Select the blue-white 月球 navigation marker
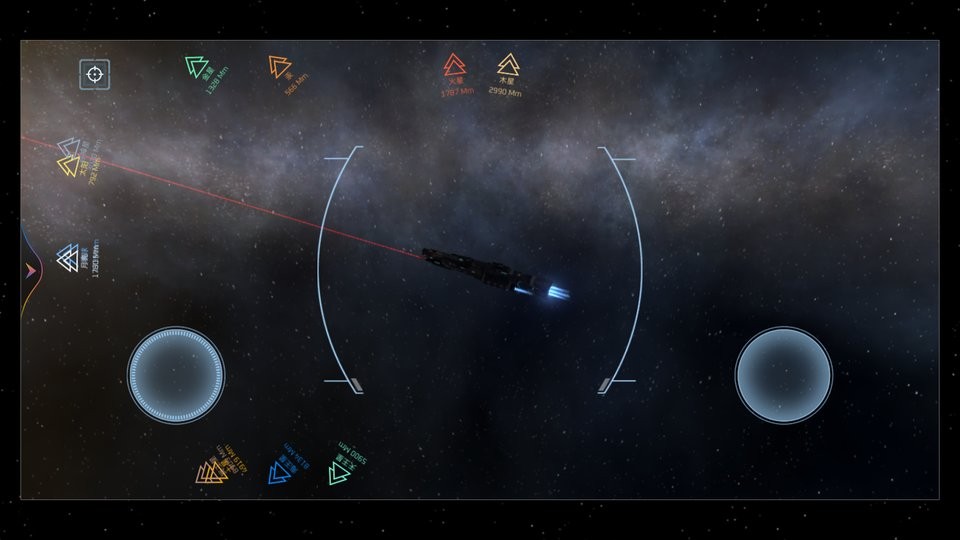This screenshot has height=540, width=960. click(x=68, y=258)
